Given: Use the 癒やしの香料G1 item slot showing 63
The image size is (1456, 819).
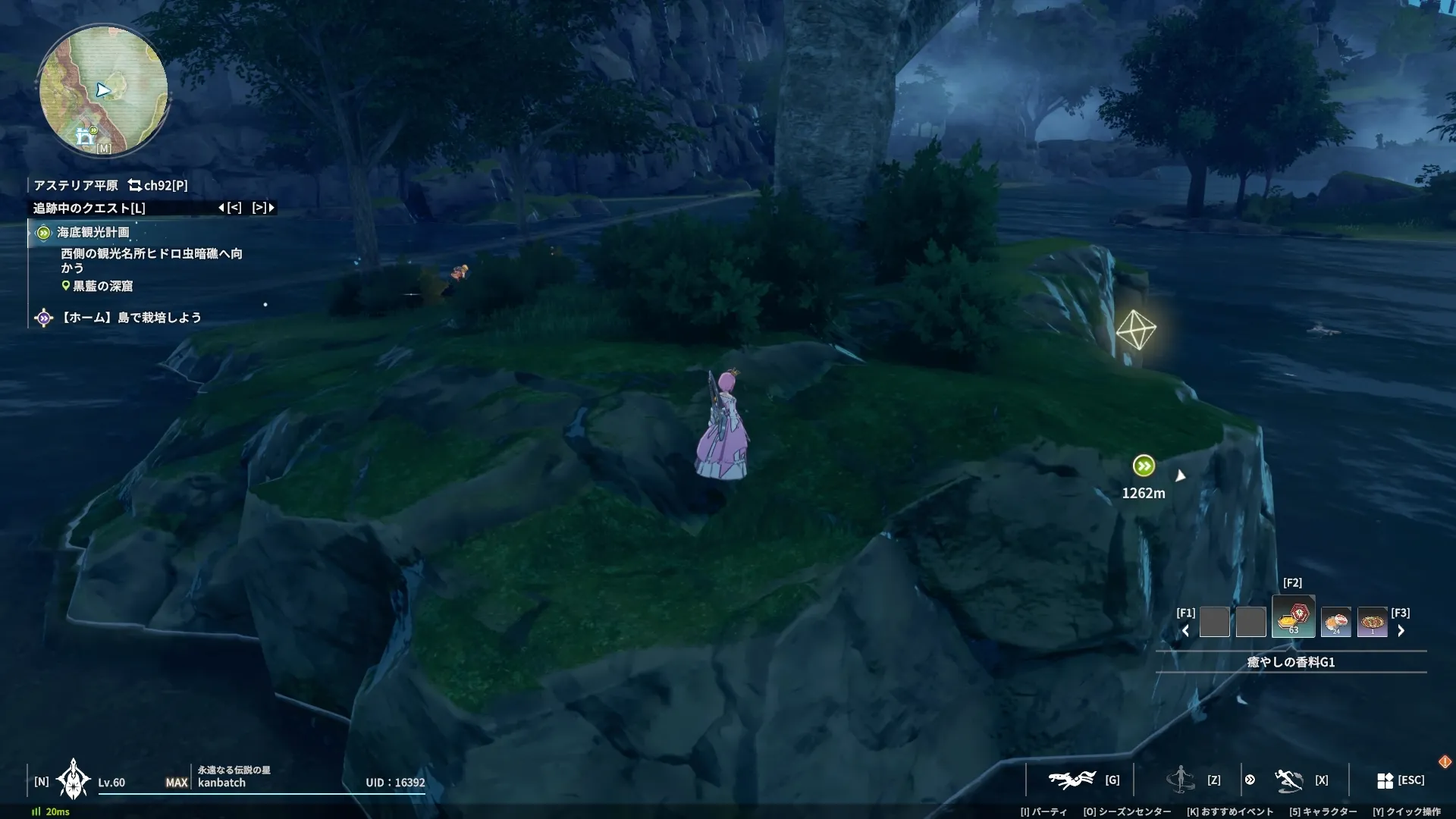Looking at the screenshot, I should point(1293,617).
